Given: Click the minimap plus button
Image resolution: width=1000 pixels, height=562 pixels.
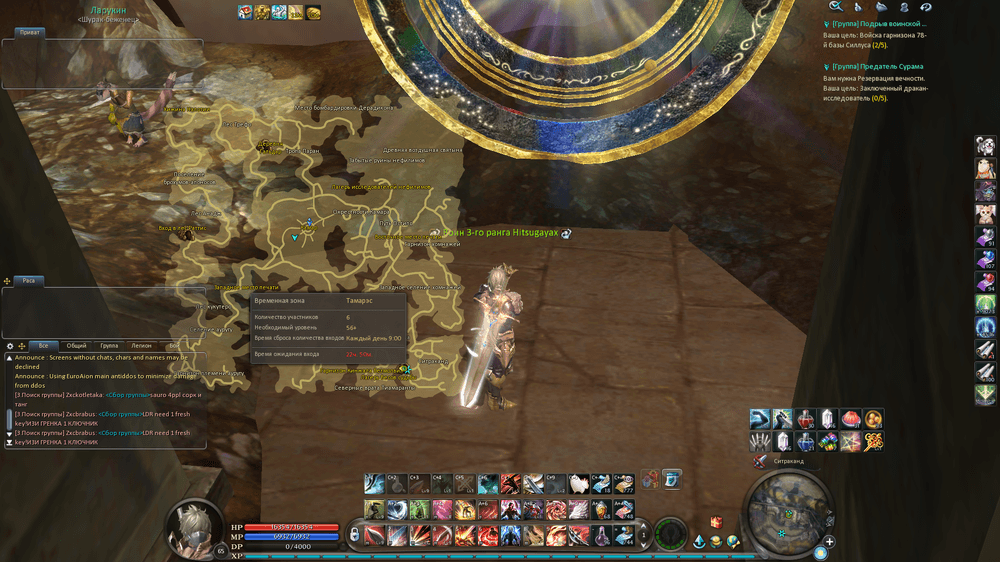Looking at the screenshot, I should pos(829,541).
